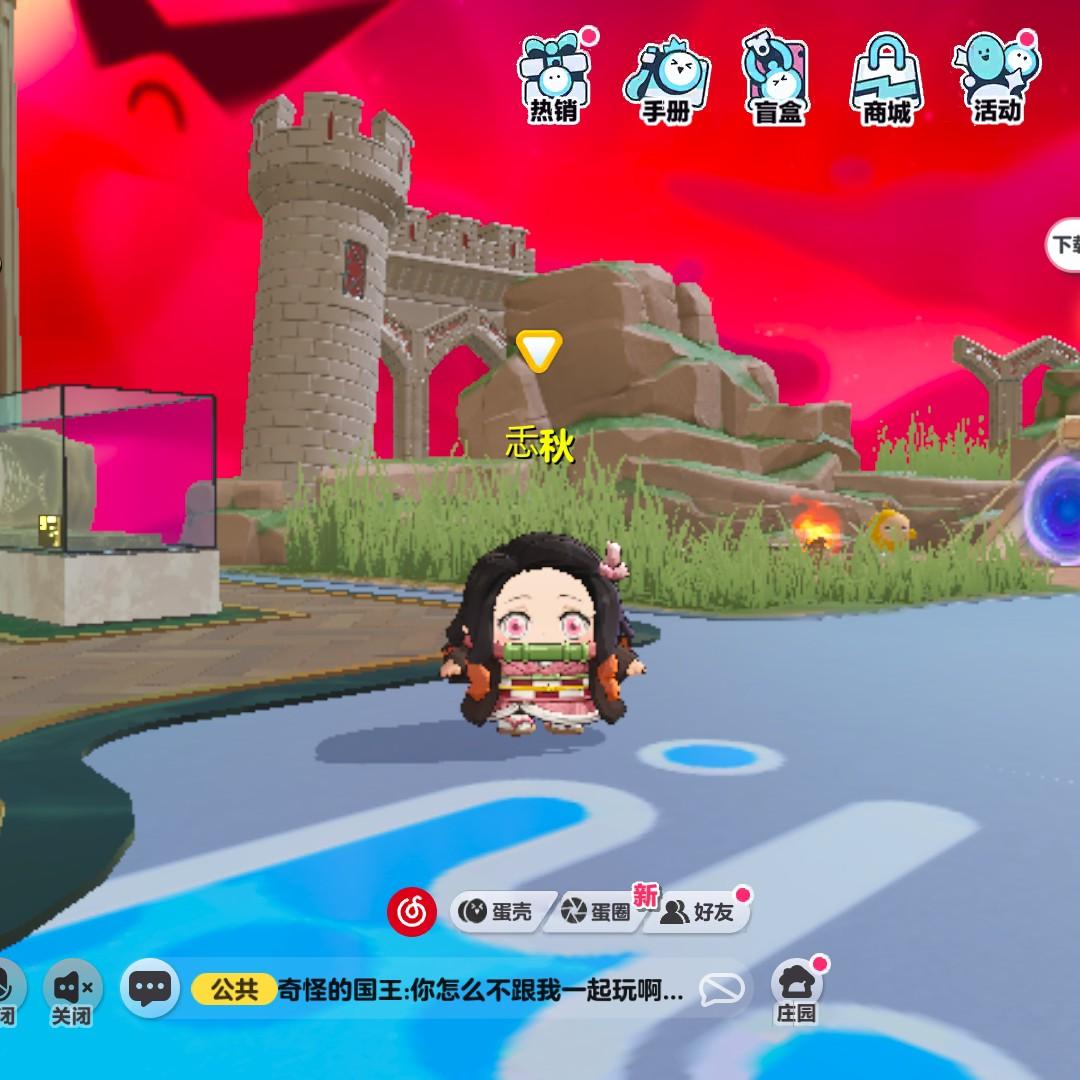Tap the red NetEase Cloud Music icon

(x=411, y=911)
